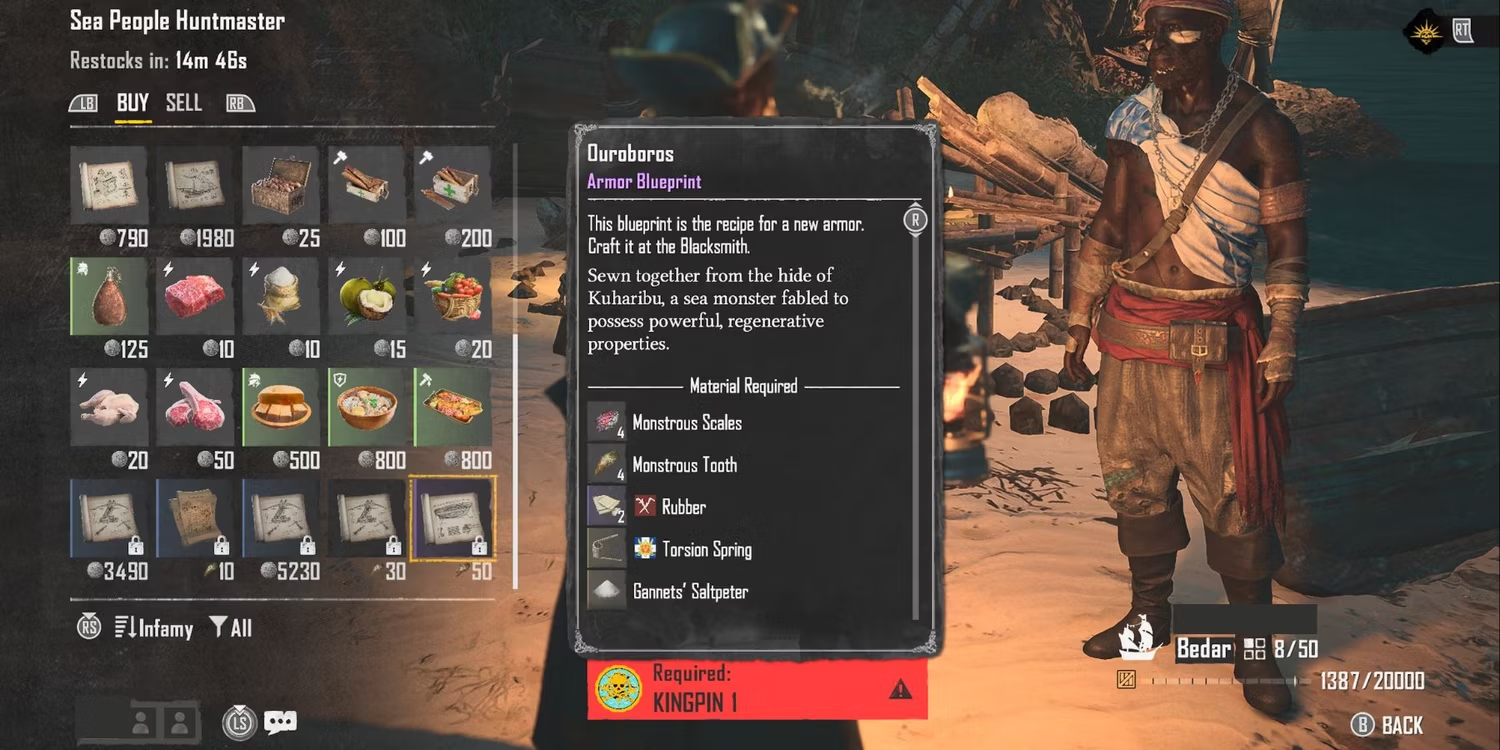Choose the raw red meat slab
Viewport: 1500px width, 750px height.
point(196,296)
